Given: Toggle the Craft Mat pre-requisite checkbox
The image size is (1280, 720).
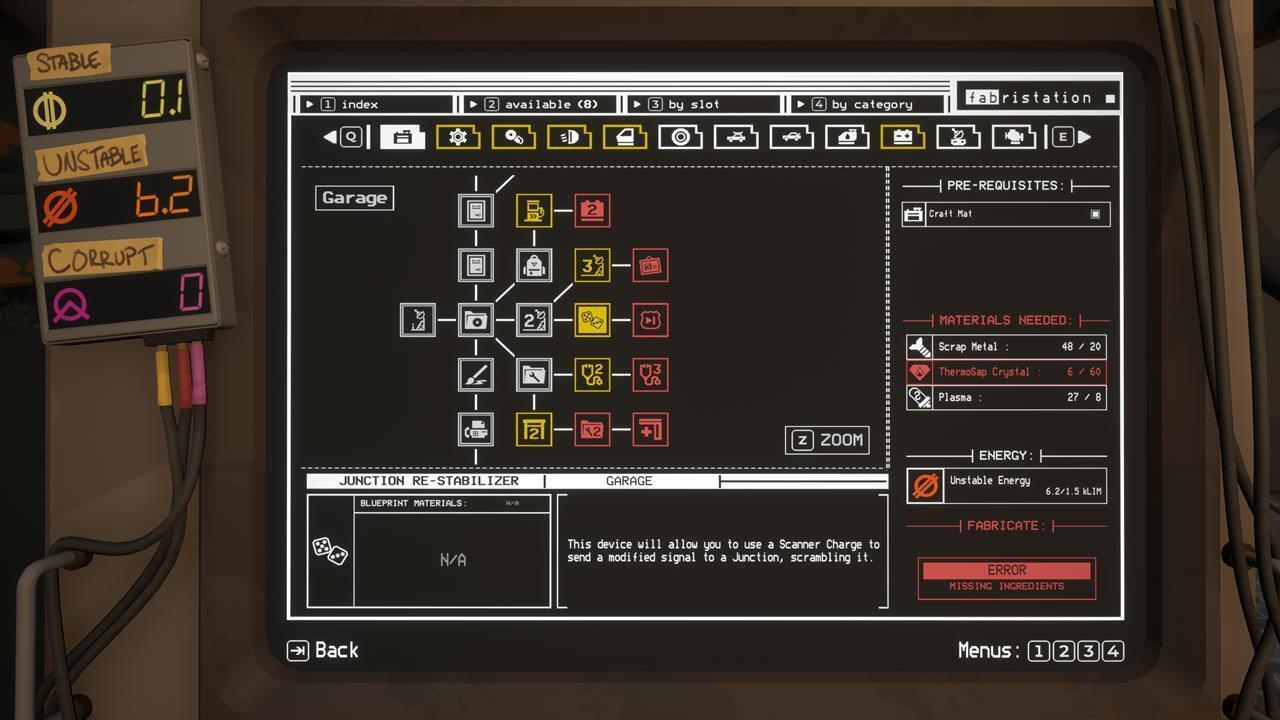Looking at the screenshot, I should [x=1096, y=213].
